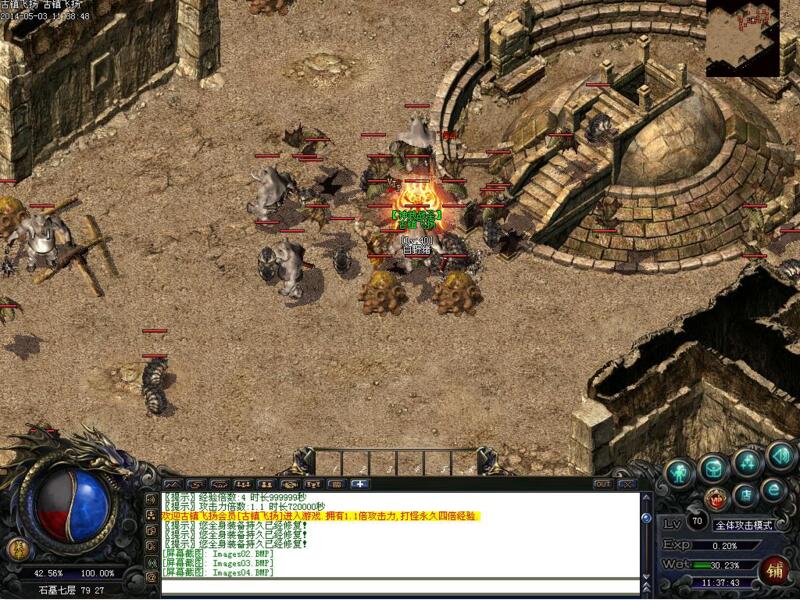This screenshot has height=600, width=800.
Task: Click the minimap in the corner
Action: [x=742, y=38]
